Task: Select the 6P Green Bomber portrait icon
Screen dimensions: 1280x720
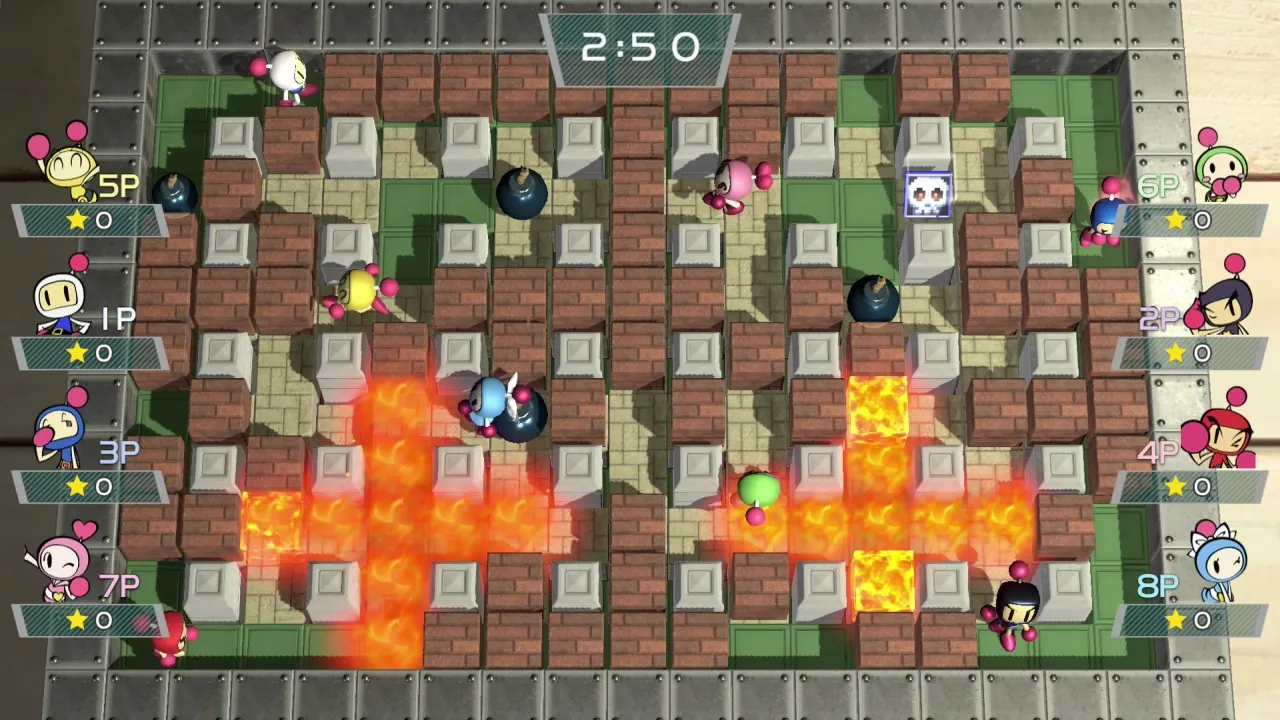Action: (x=1222, y=165)
